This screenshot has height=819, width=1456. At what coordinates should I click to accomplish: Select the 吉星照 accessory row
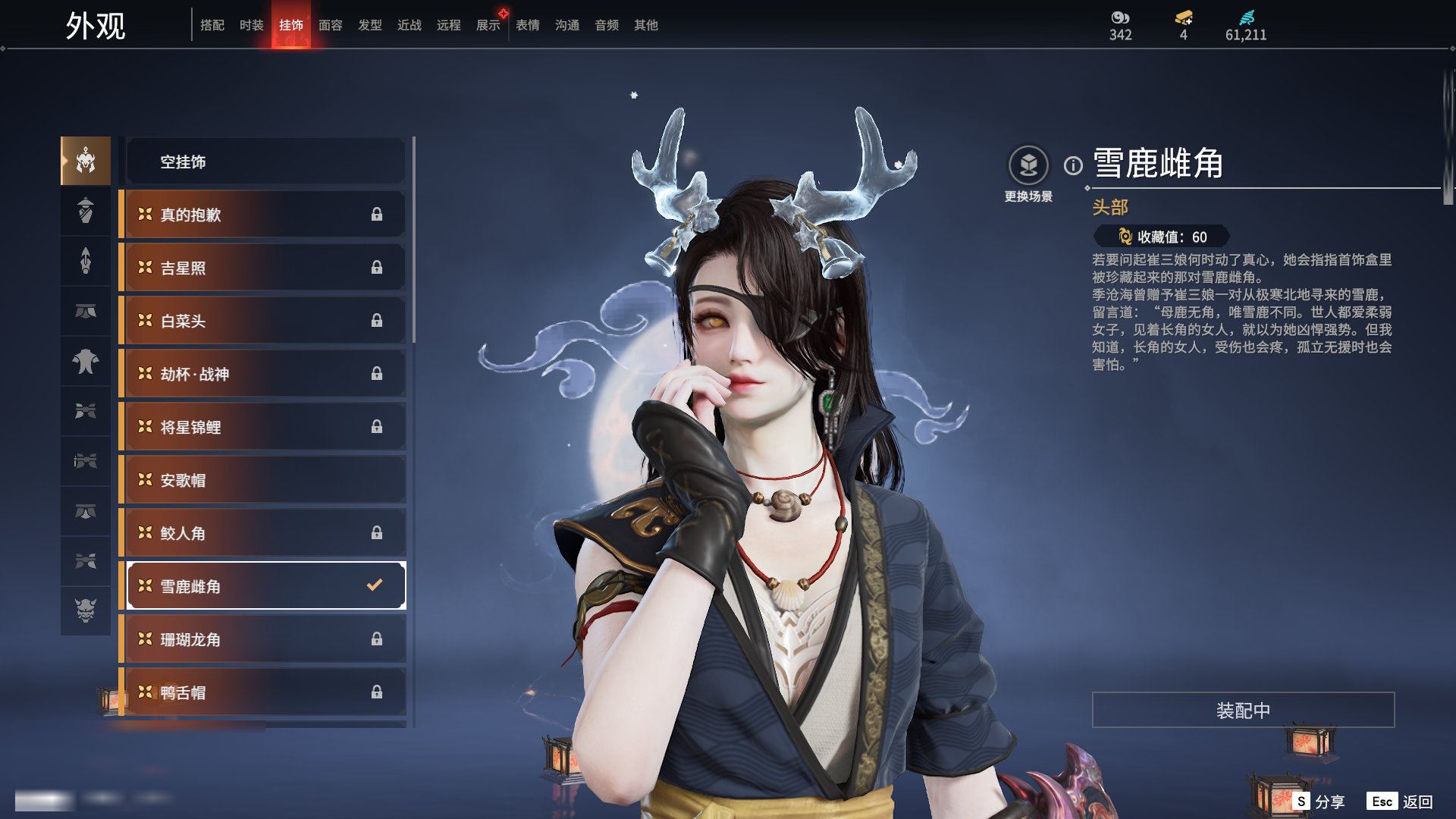(265, 268)
